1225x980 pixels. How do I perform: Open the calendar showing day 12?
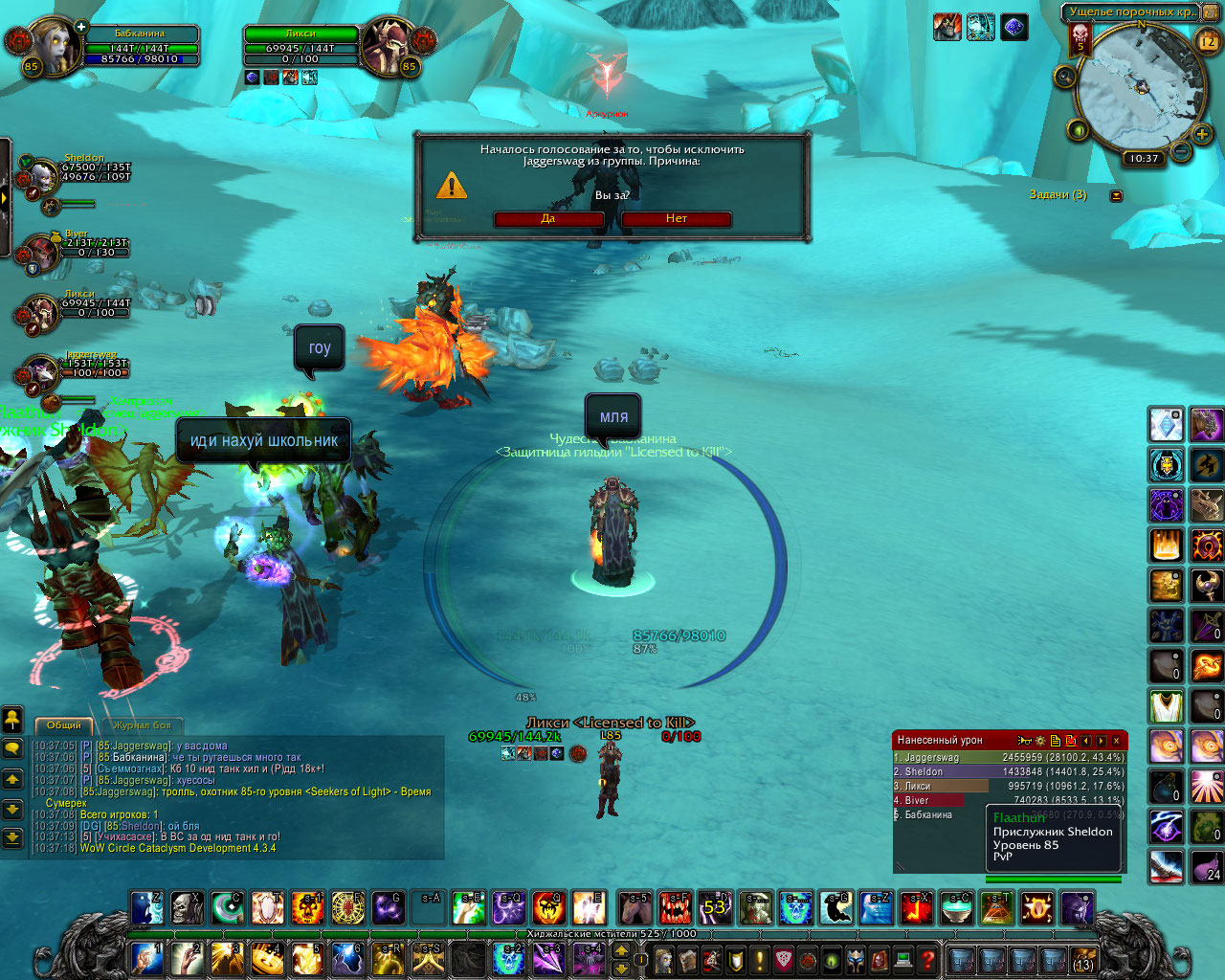1207,41
